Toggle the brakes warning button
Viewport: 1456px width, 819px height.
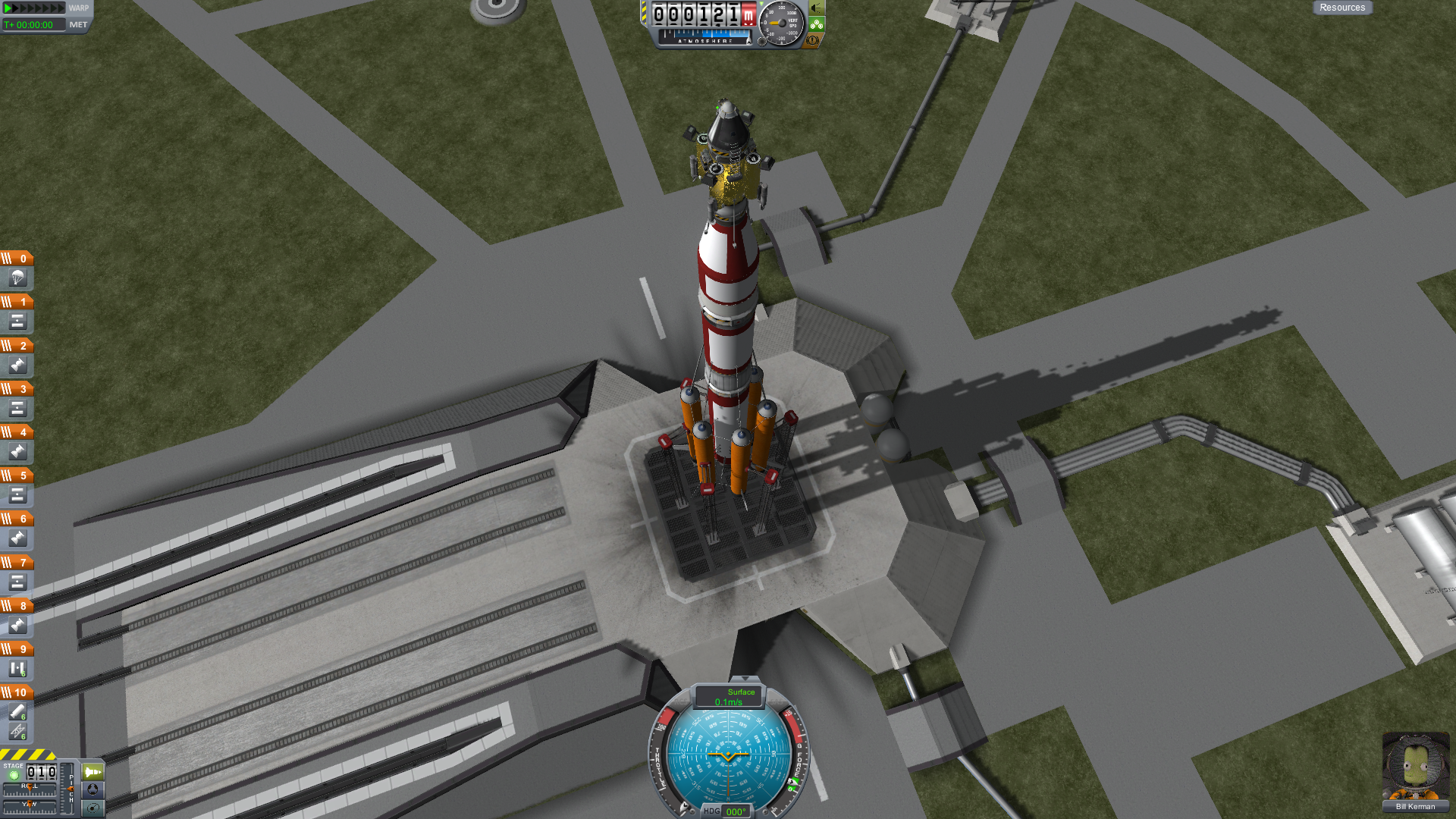point(812,39)
